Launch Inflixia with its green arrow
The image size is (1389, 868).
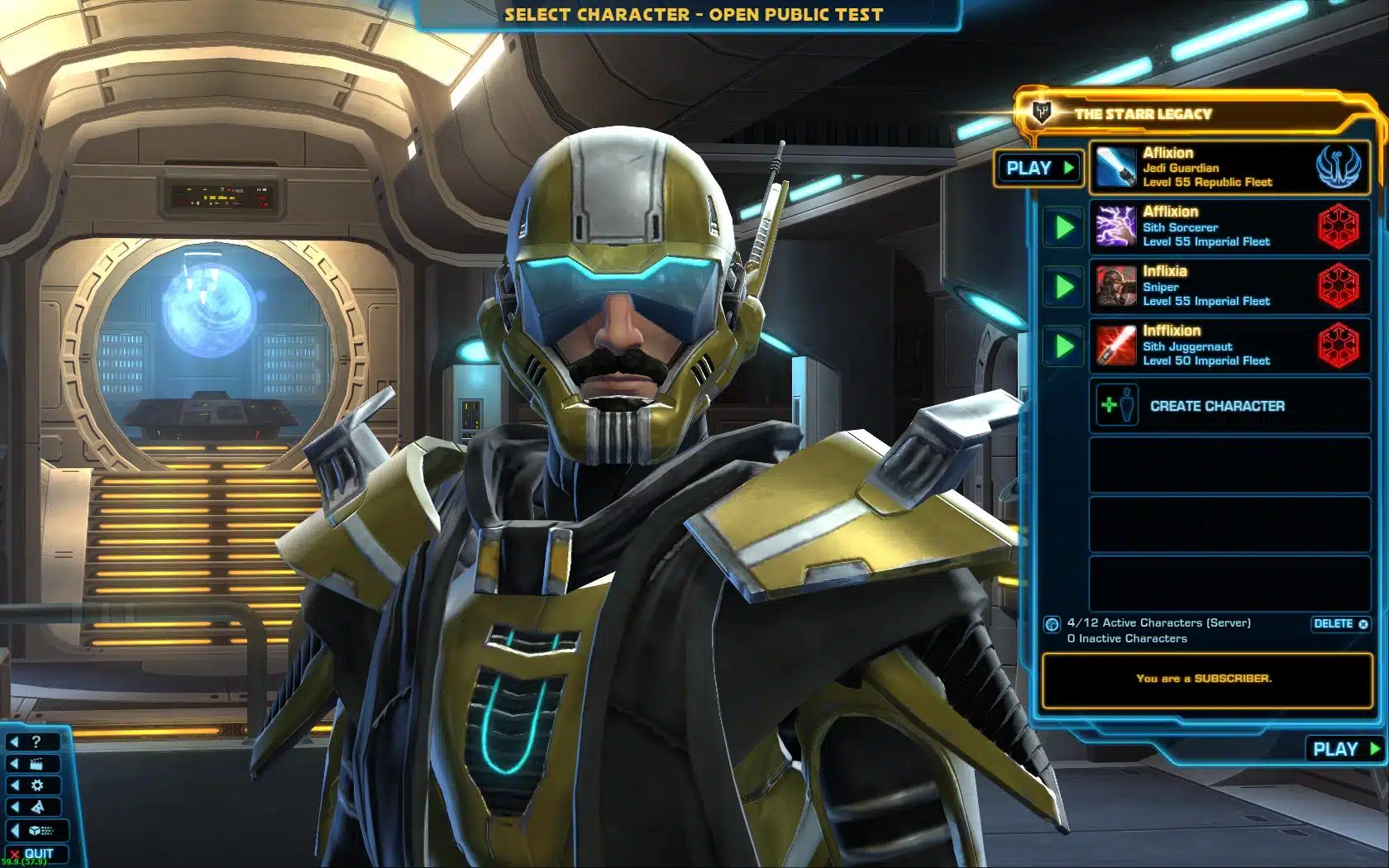click(x=1064, y=287)
